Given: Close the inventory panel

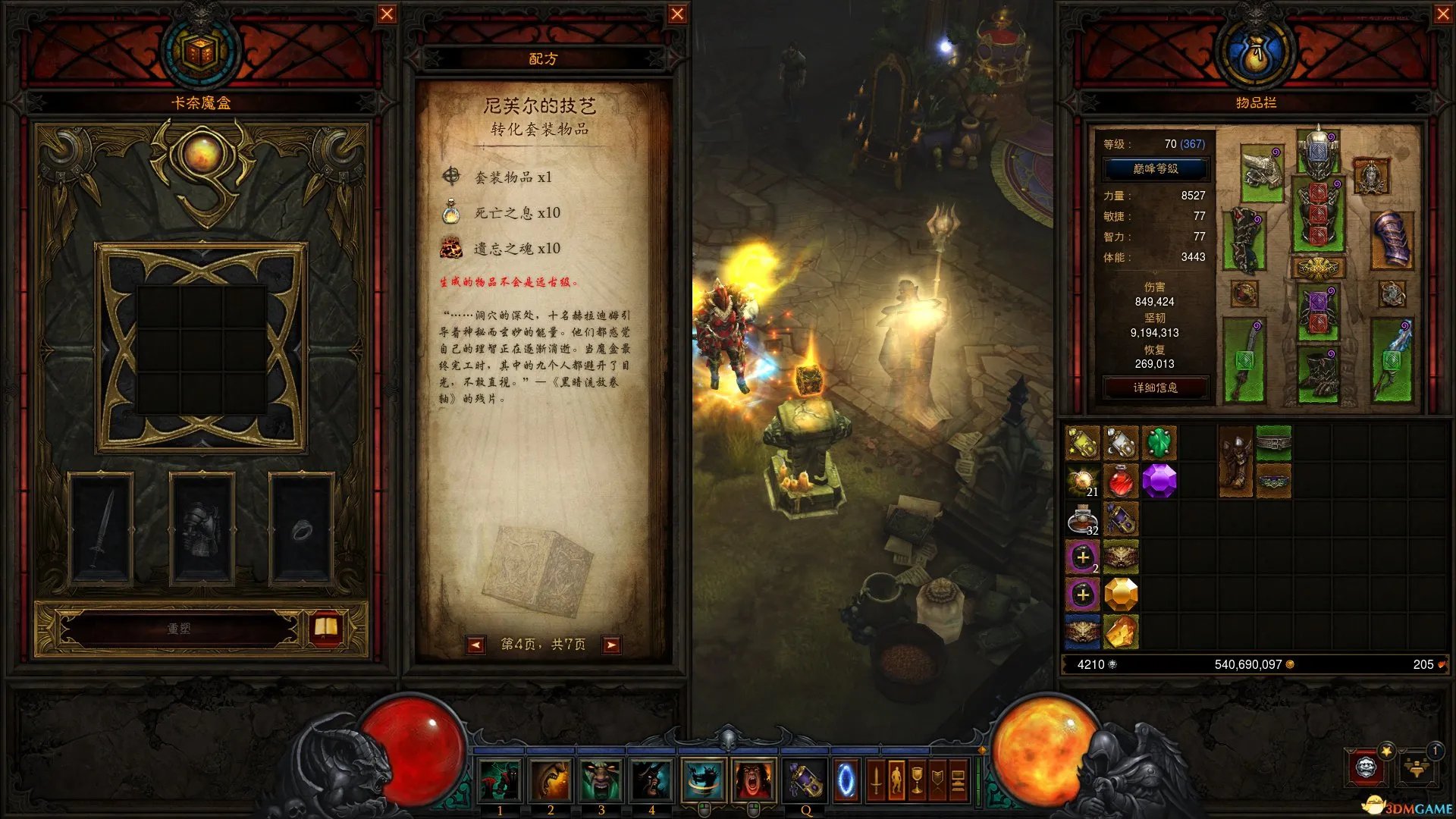Looking at the screenshot, I should [1443, 14].
